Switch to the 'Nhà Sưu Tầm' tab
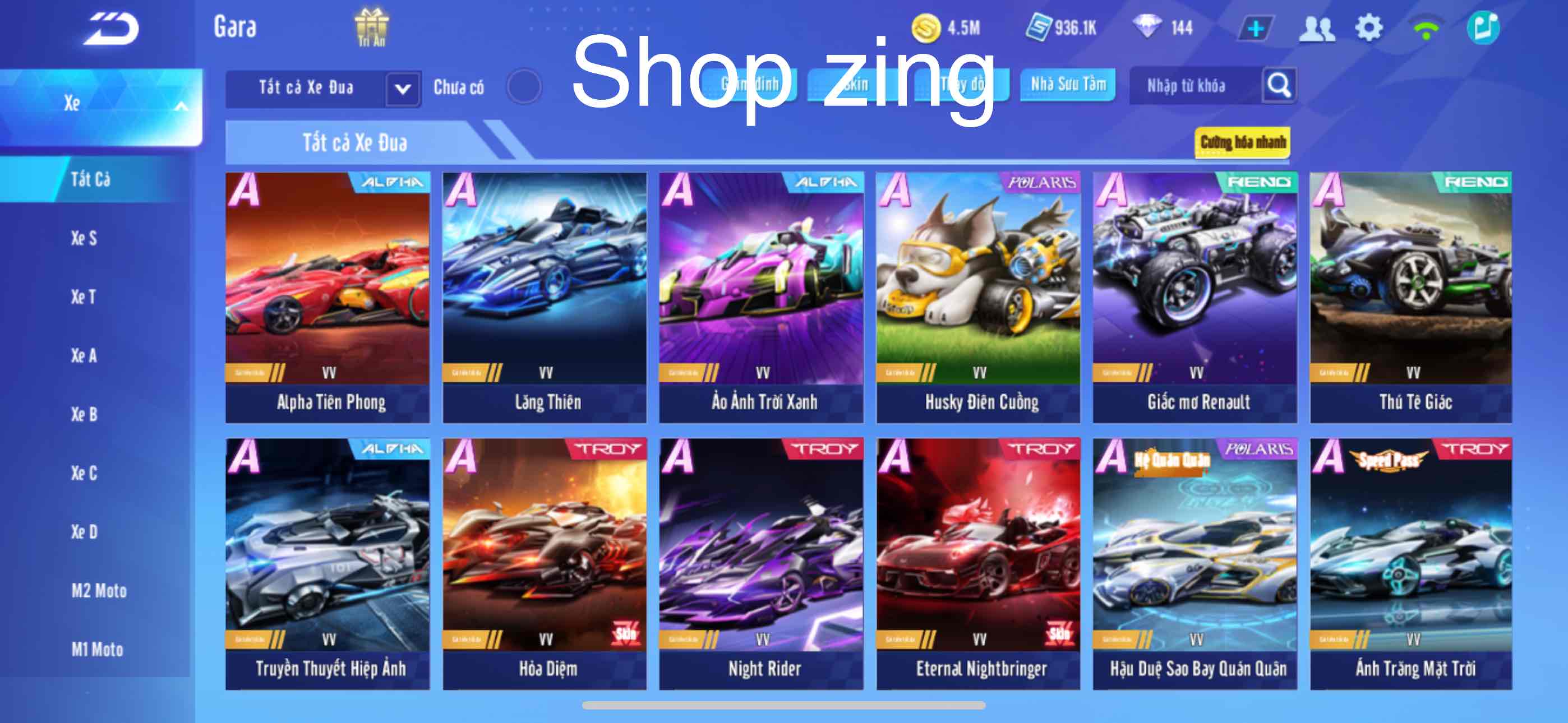 (1067, 85)
